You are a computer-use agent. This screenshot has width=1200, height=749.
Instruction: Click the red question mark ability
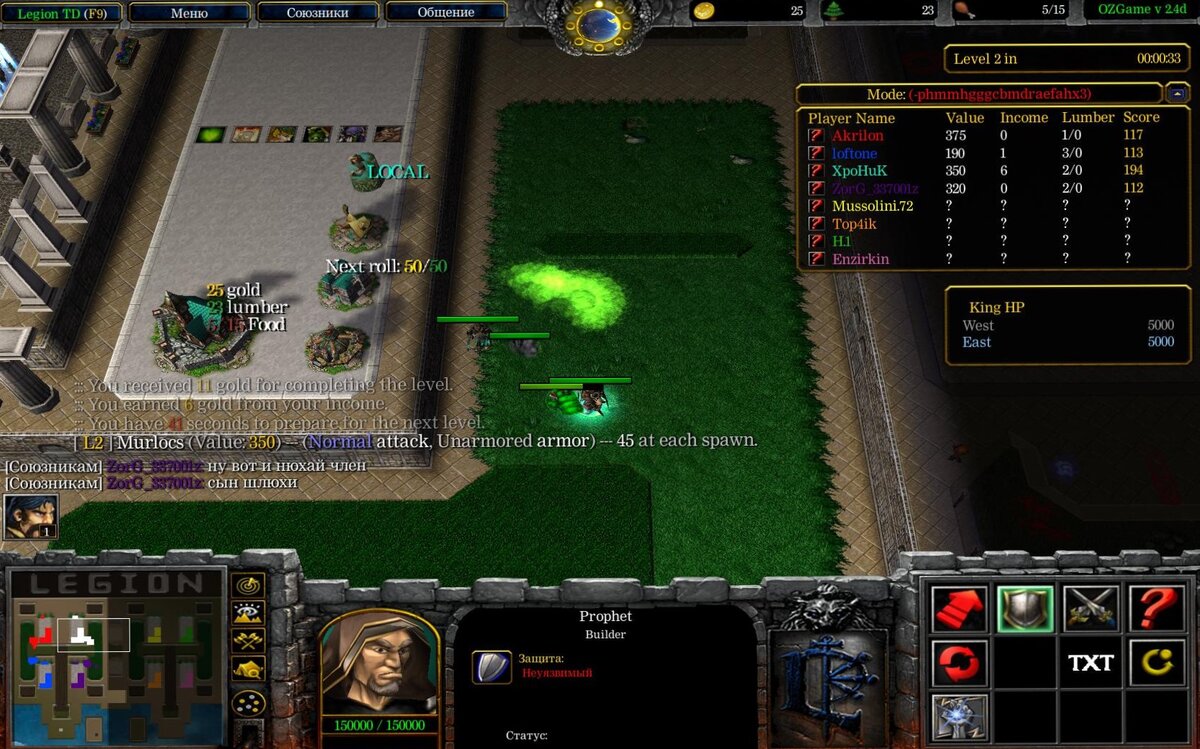coord(1156,608)
